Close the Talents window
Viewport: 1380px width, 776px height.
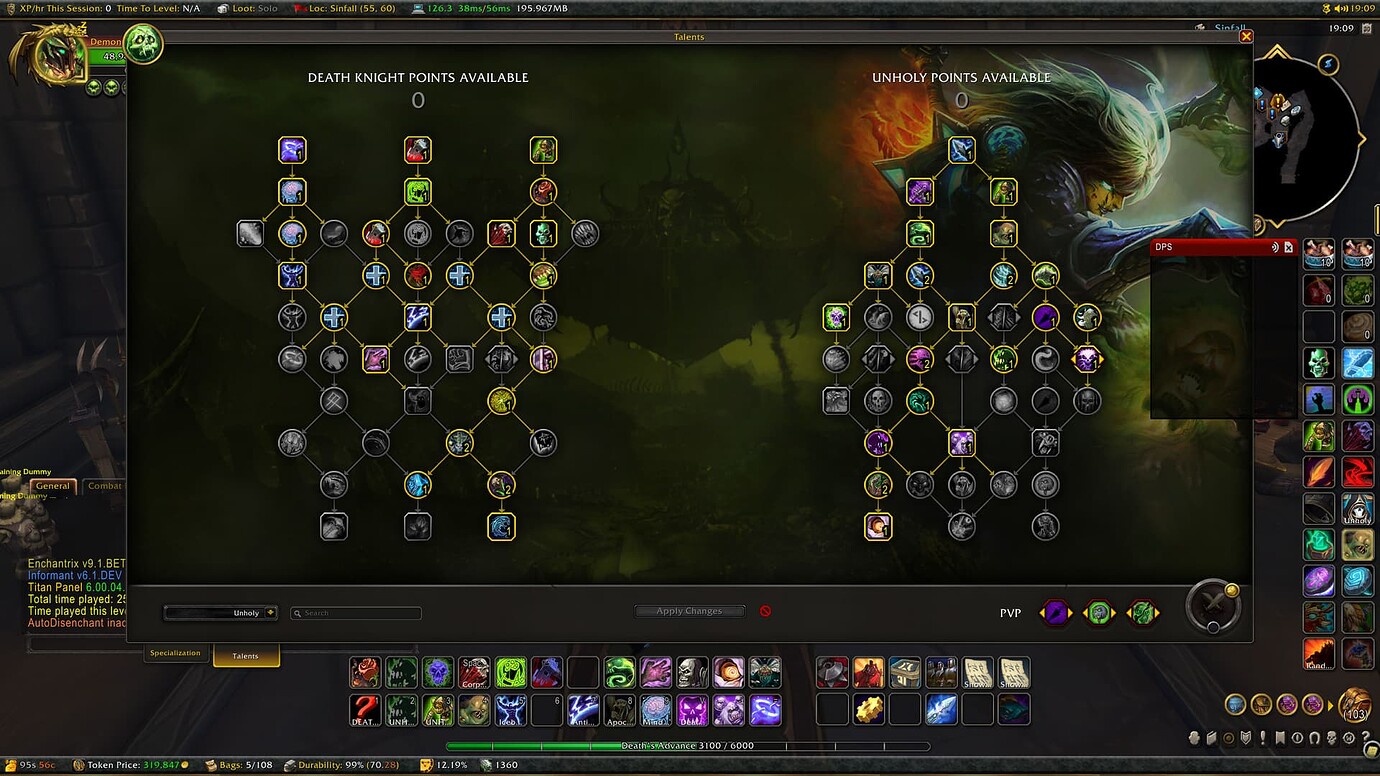[x=1246, y=36]
